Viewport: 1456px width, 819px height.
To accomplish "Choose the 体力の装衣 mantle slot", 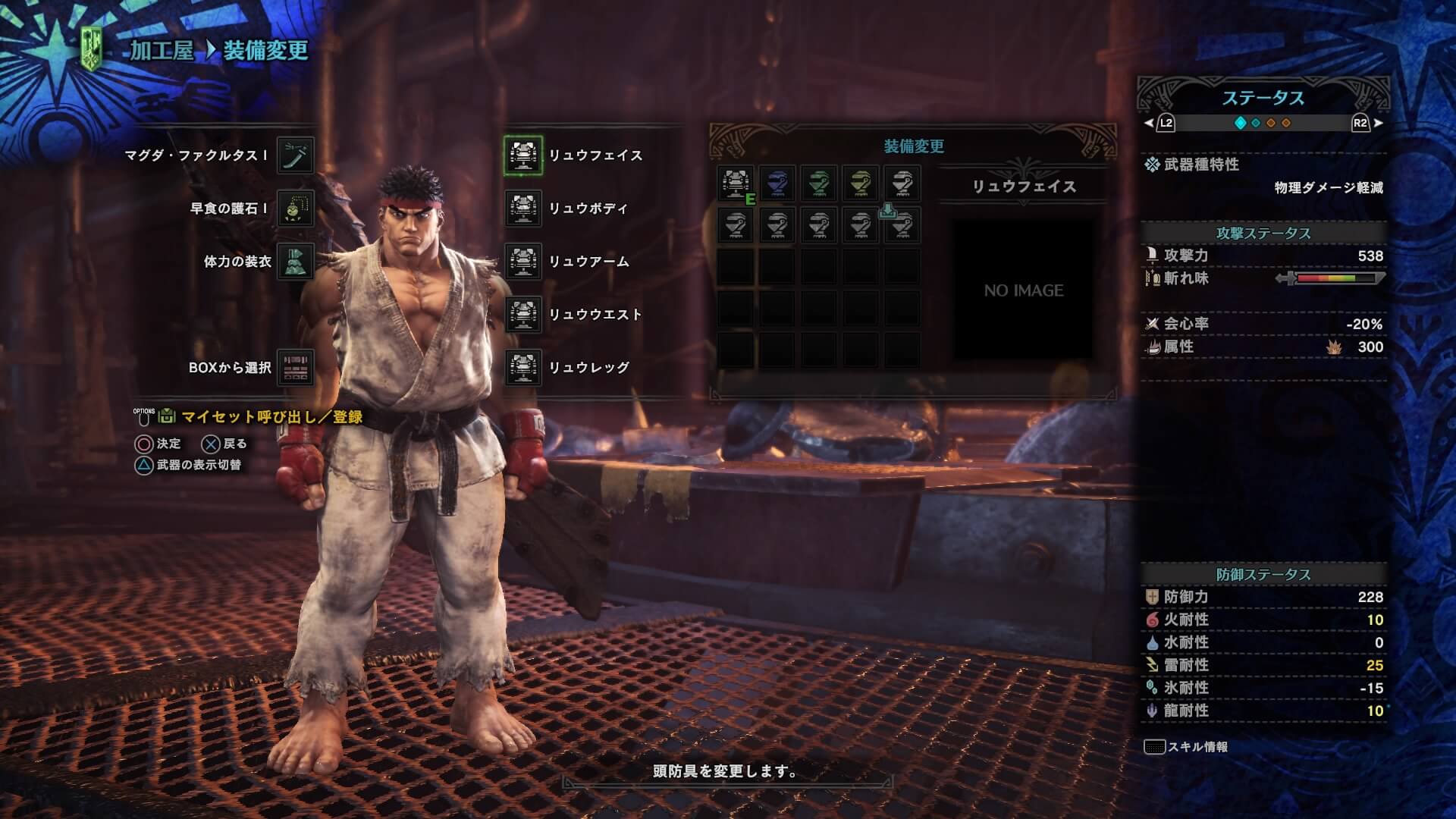I will point(295,262).
